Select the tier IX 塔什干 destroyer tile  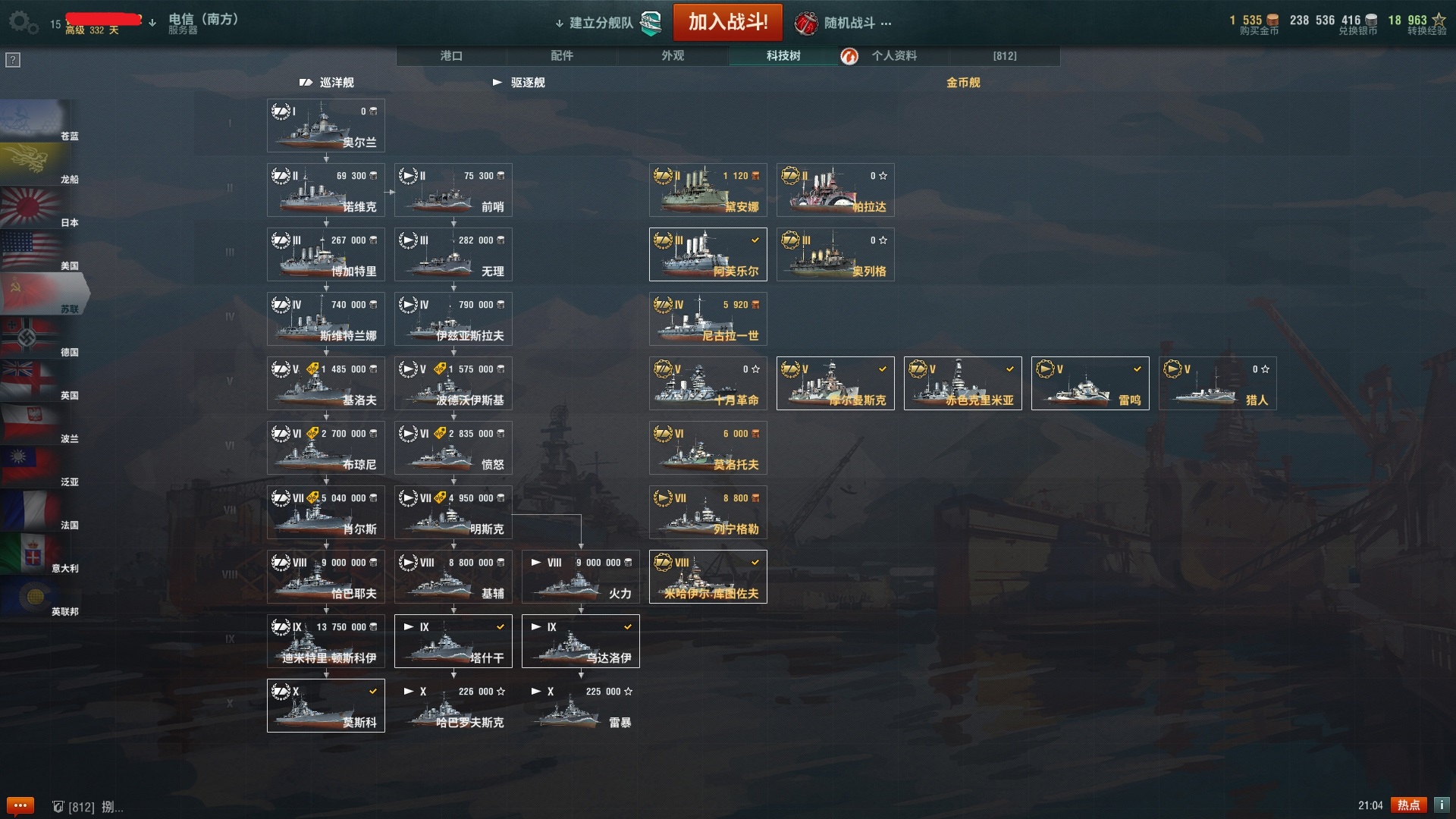click(x=453, y=642)
